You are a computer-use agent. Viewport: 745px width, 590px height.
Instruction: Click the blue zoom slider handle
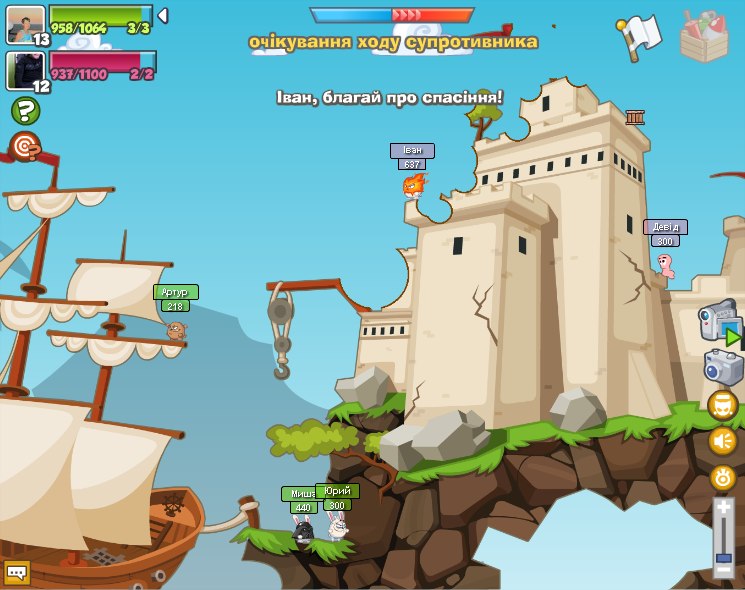click(x=723, y=557)
